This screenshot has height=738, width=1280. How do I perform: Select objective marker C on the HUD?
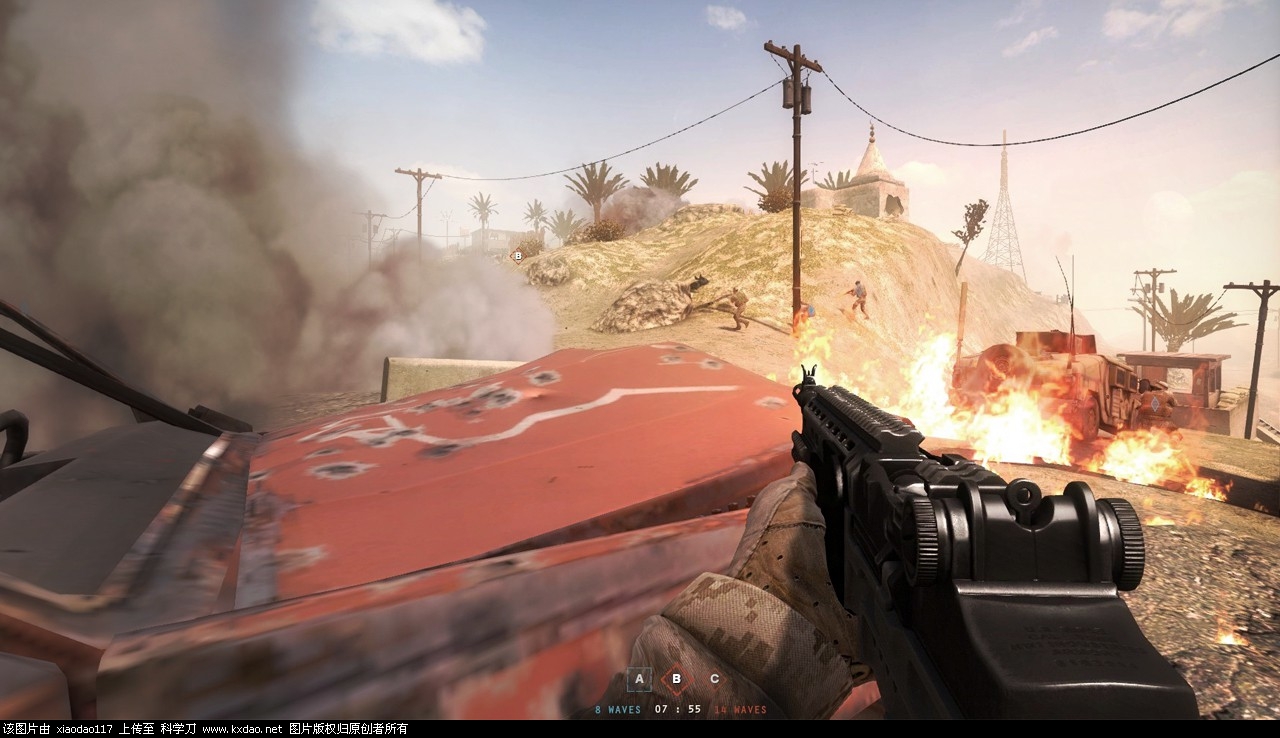(x=715, y=679)
